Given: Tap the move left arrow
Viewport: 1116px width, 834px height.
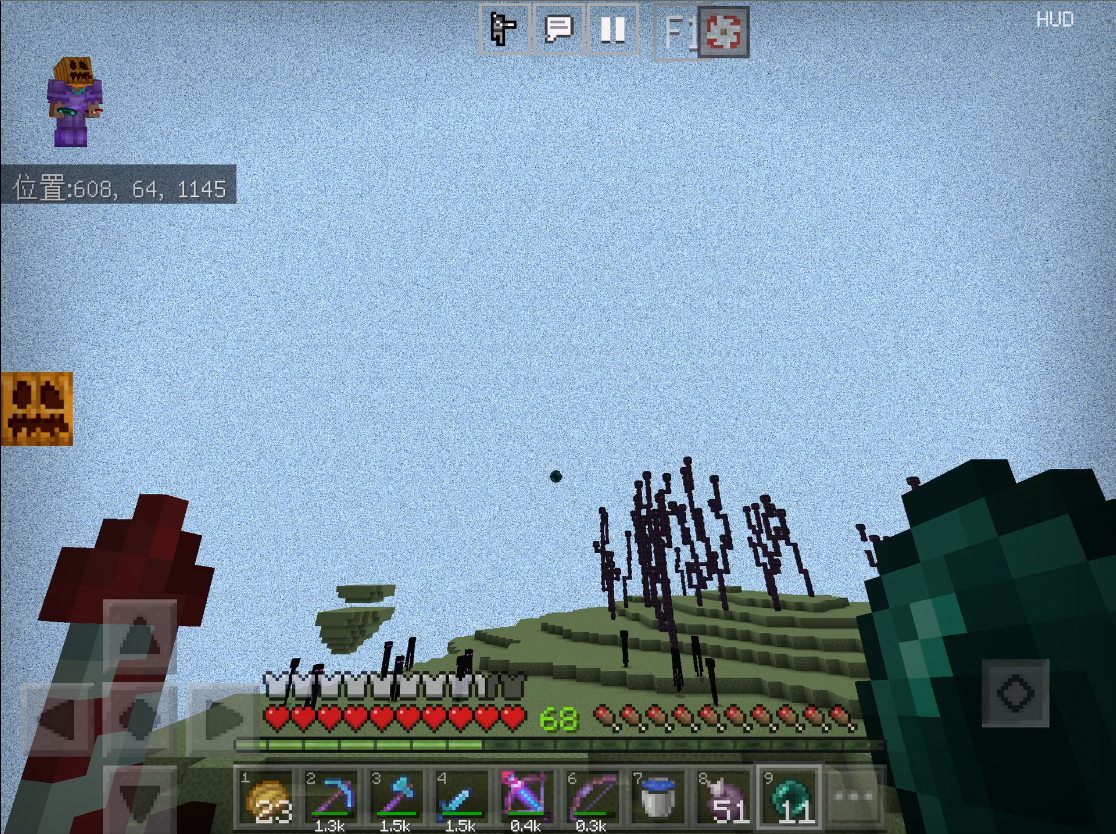Looking at the screenshot, I should pyautogui.click(x=58, y=719).
